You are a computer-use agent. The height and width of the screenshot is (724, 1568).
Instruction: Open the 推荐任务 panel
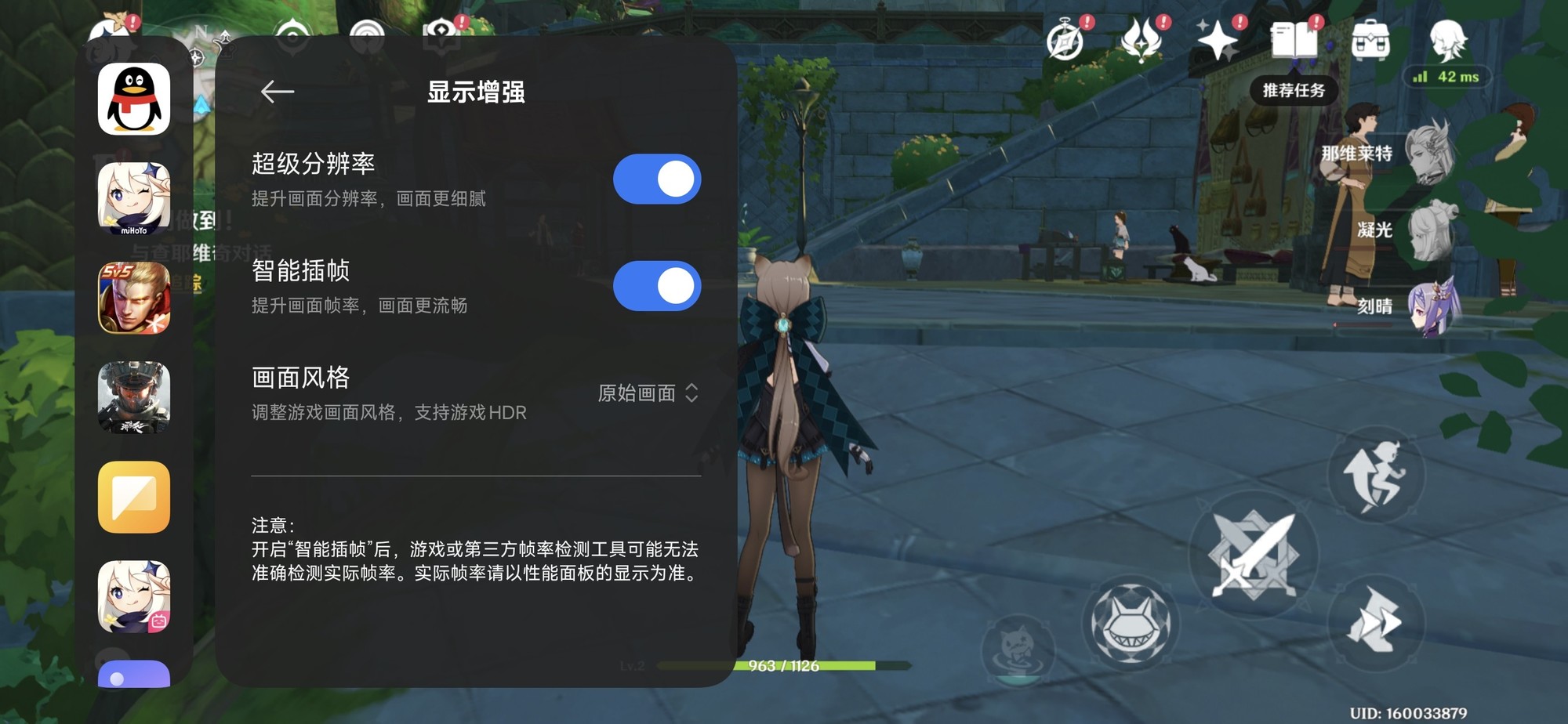[x=1294, y=90]
